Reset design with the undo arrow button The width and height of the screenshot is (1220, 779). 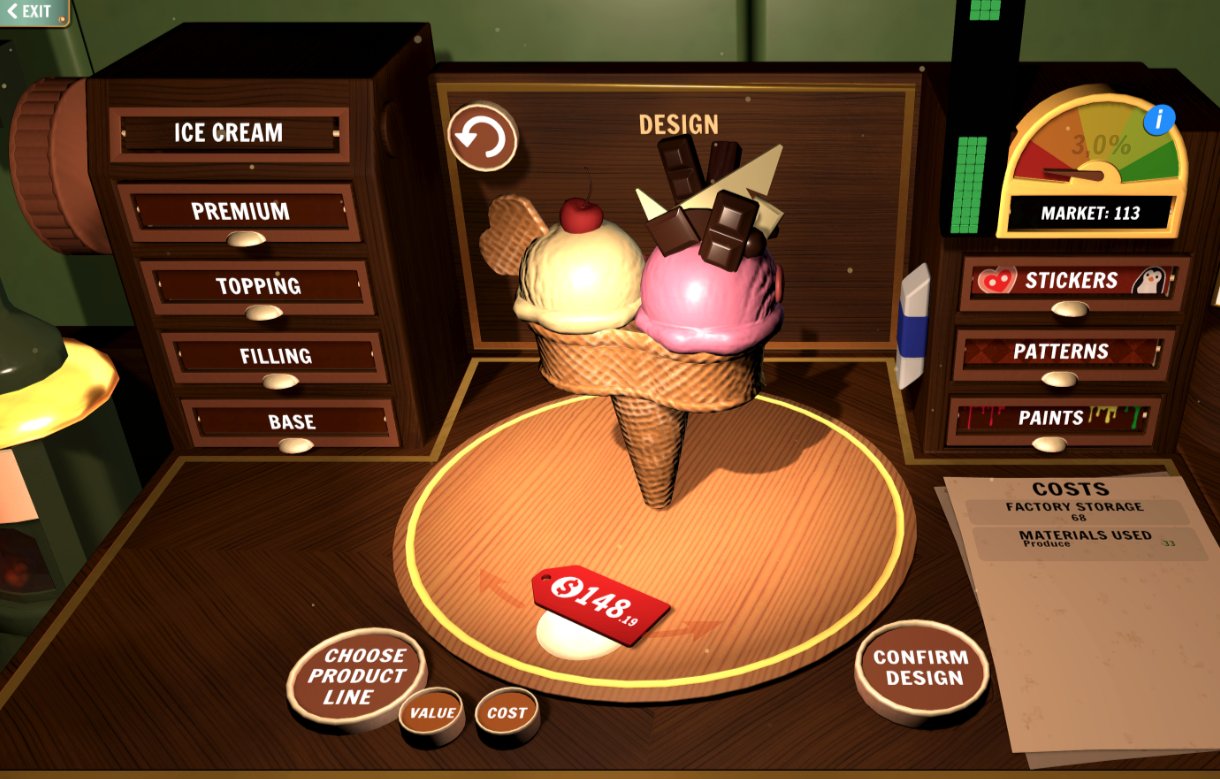[x=482, y=138]
